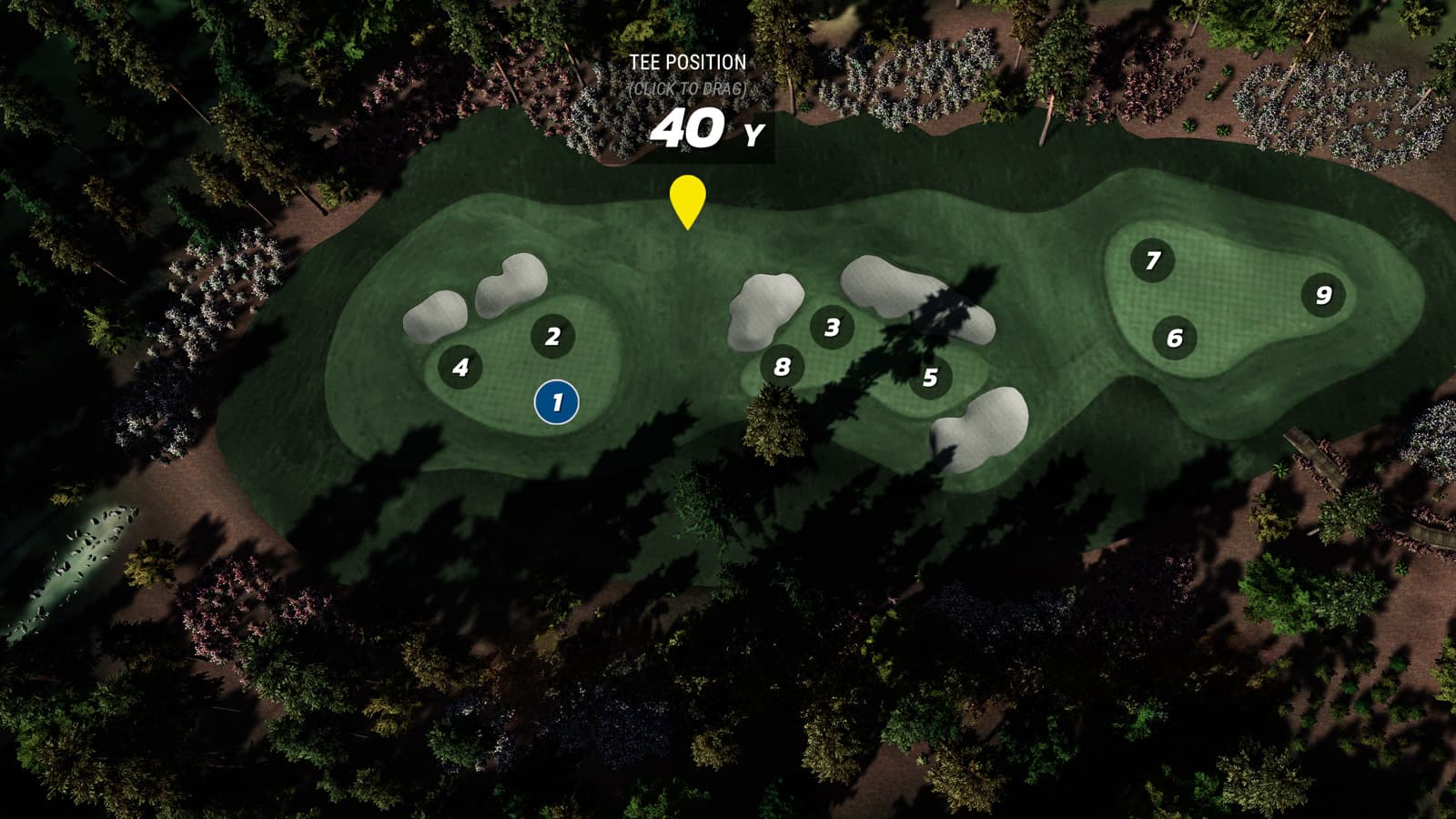Select pin position 6 marker

[x=1175, y=339]
